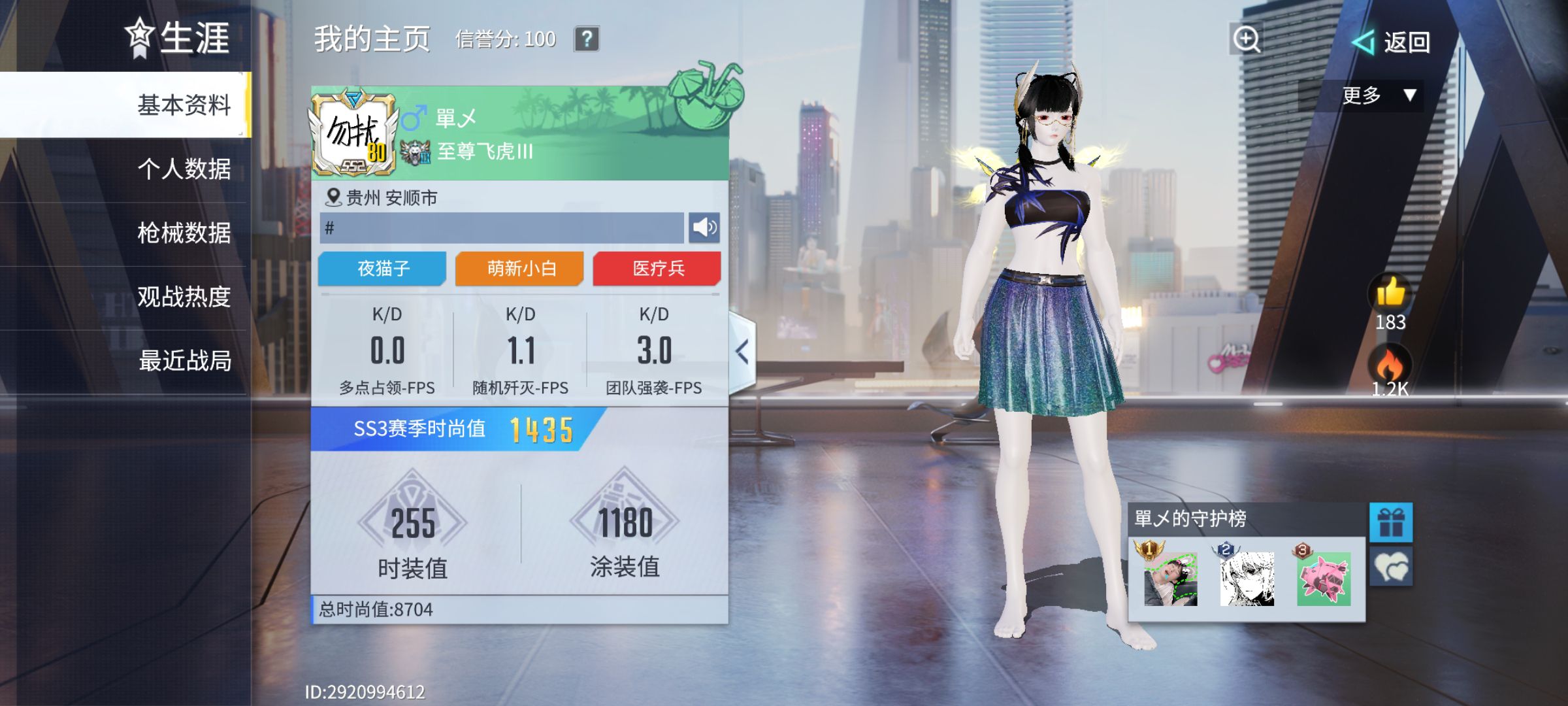Select the rank 1 guardian avatar

[x=1170, y=579]
